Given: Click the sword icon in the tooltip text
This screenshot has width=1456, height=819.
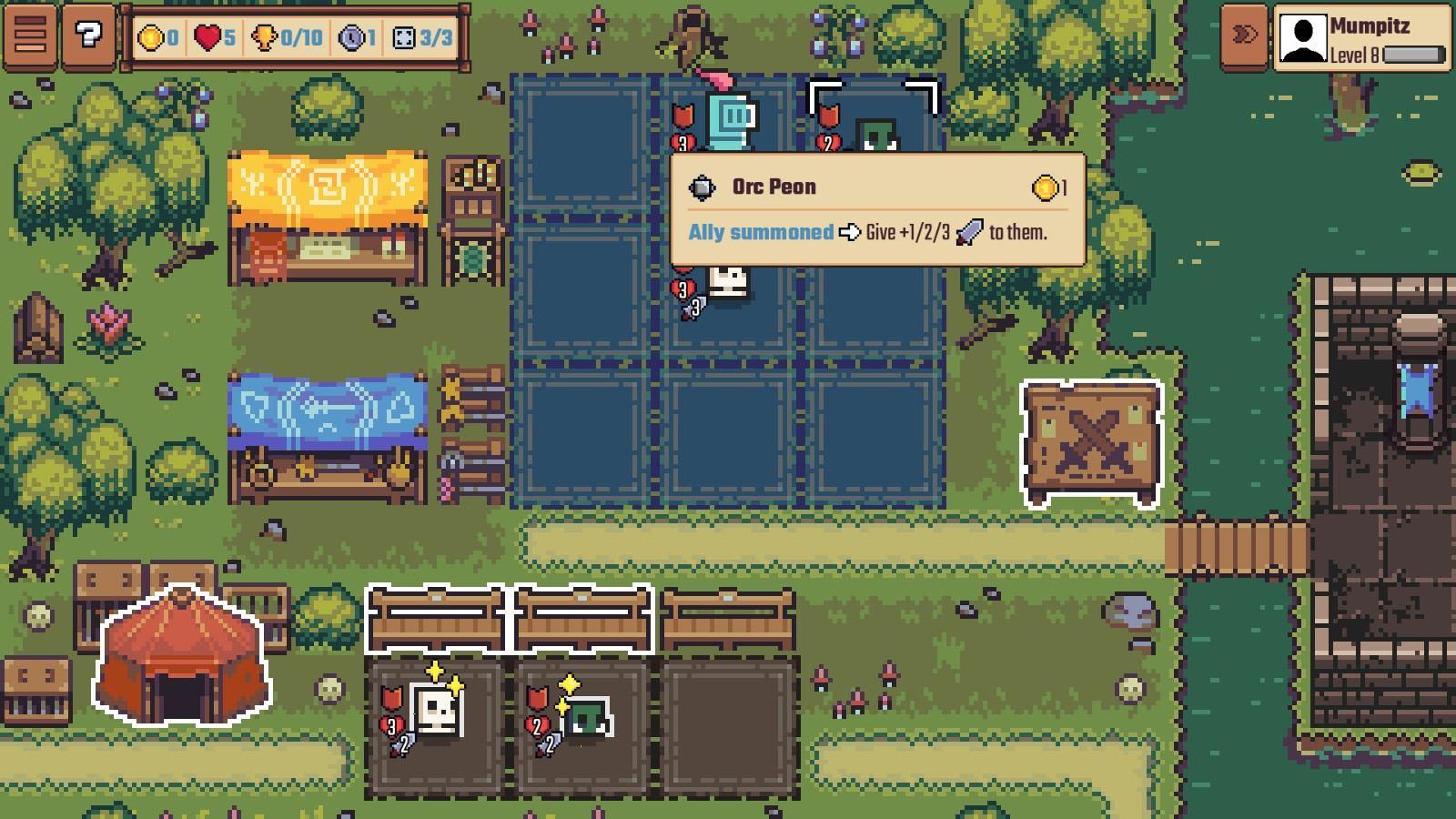Looking at the screenshot, I should [968, 232].
